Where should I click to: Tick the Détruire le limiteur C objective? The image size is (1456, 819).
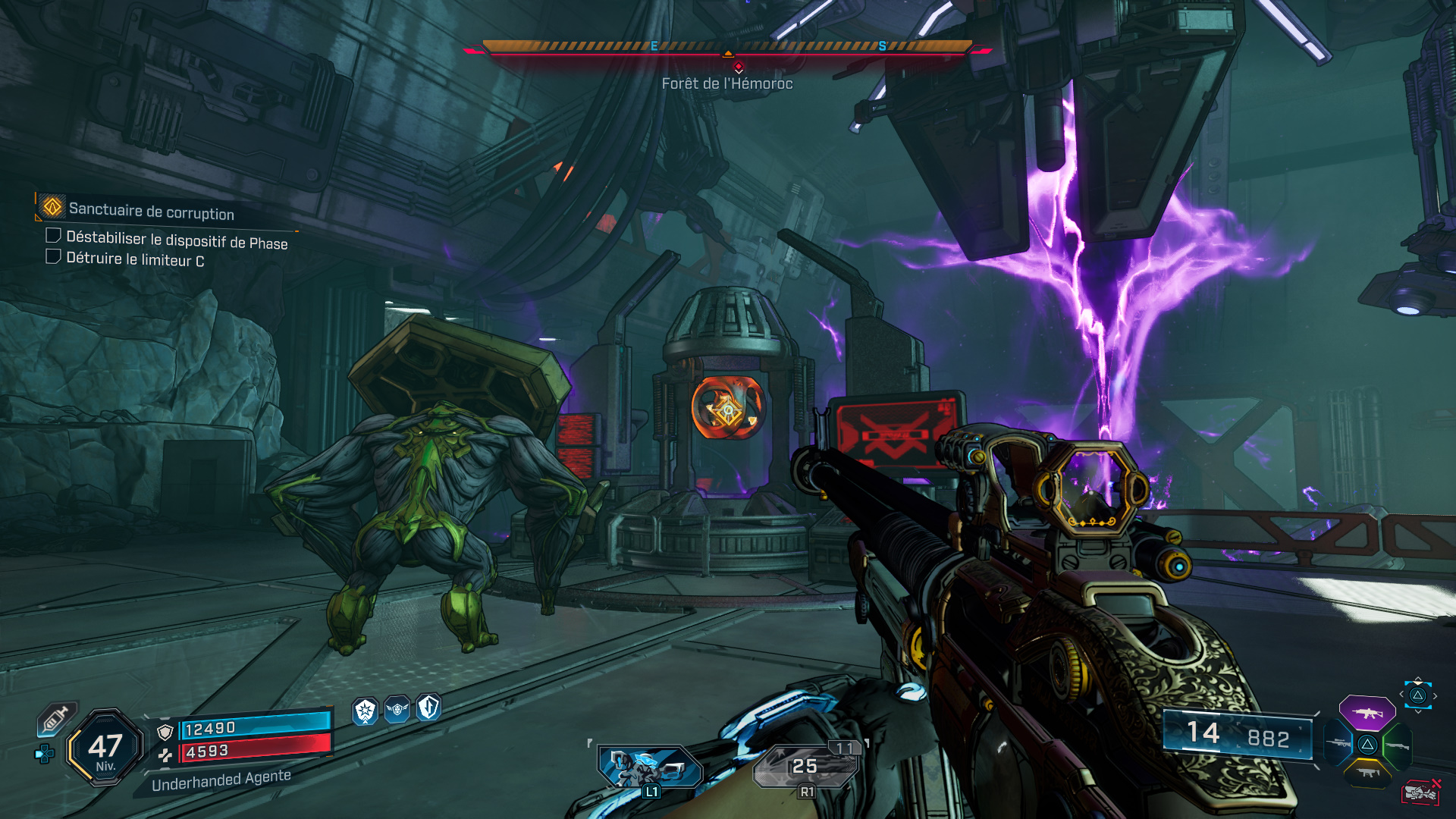click(54, 257)
